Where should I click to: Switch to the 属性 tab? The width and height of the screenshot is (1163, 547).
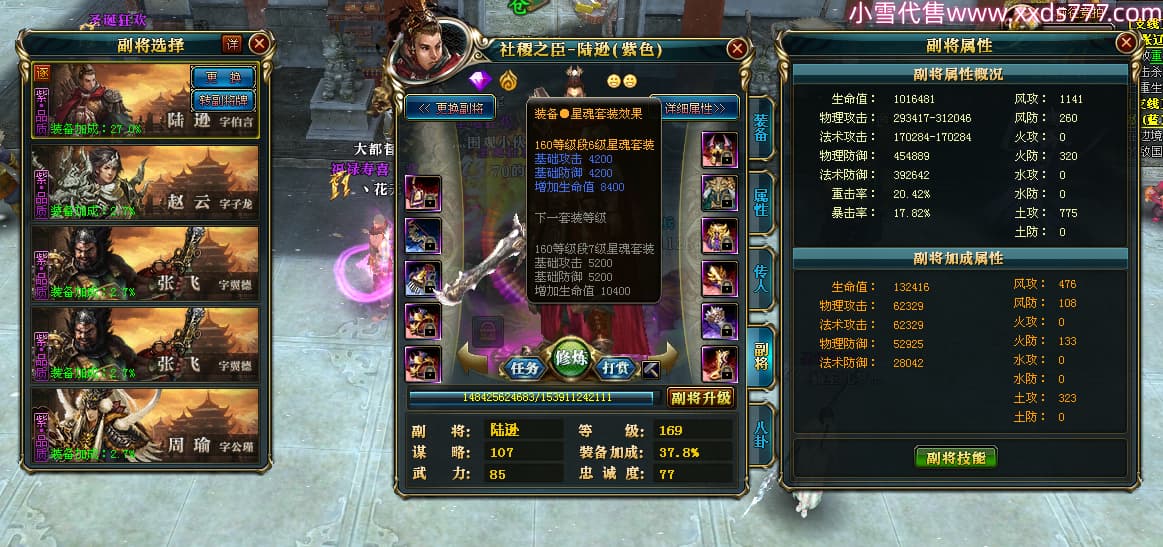pyautogui.click(x=761, y=203)
